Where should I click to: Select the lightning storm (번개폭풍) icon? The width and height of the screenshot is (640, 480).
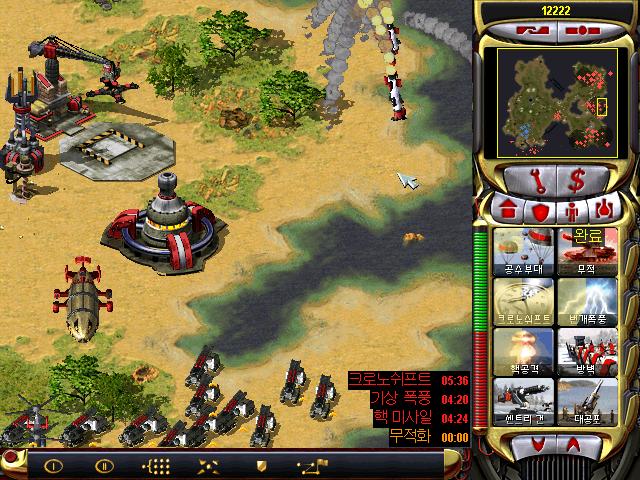(x=585, y=301)
